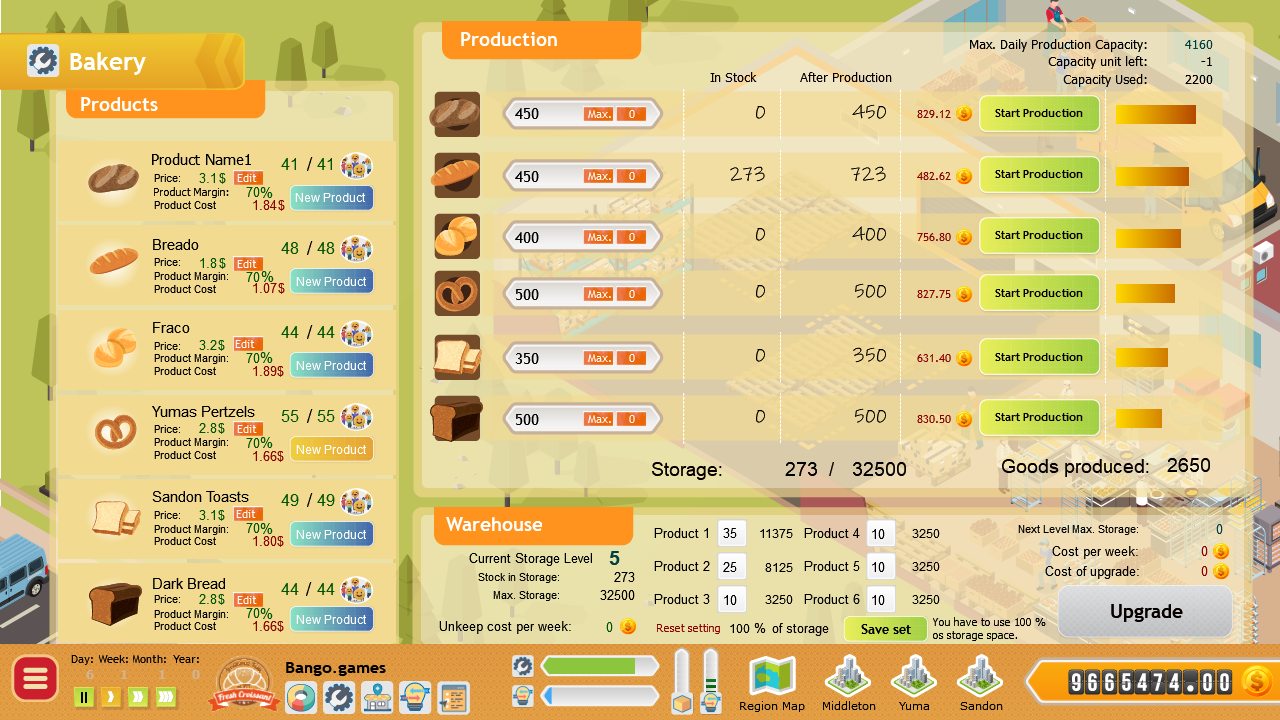Open the pie chart statistics icon
1280x720 pixels.
pos(301,697)
